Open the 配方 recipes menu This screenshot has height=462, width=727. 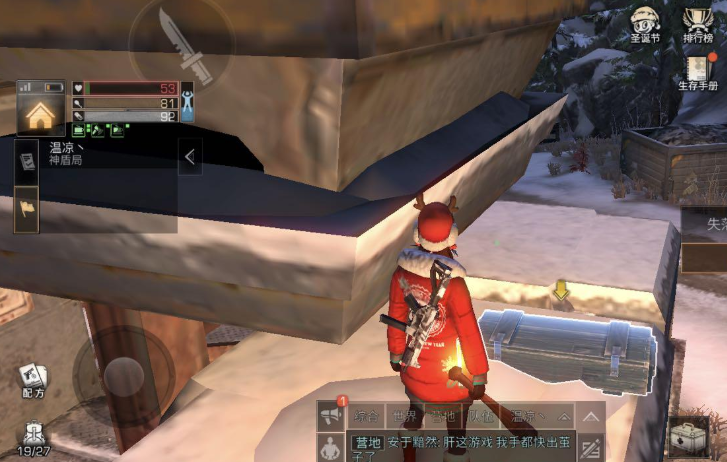tap(33, 381)
